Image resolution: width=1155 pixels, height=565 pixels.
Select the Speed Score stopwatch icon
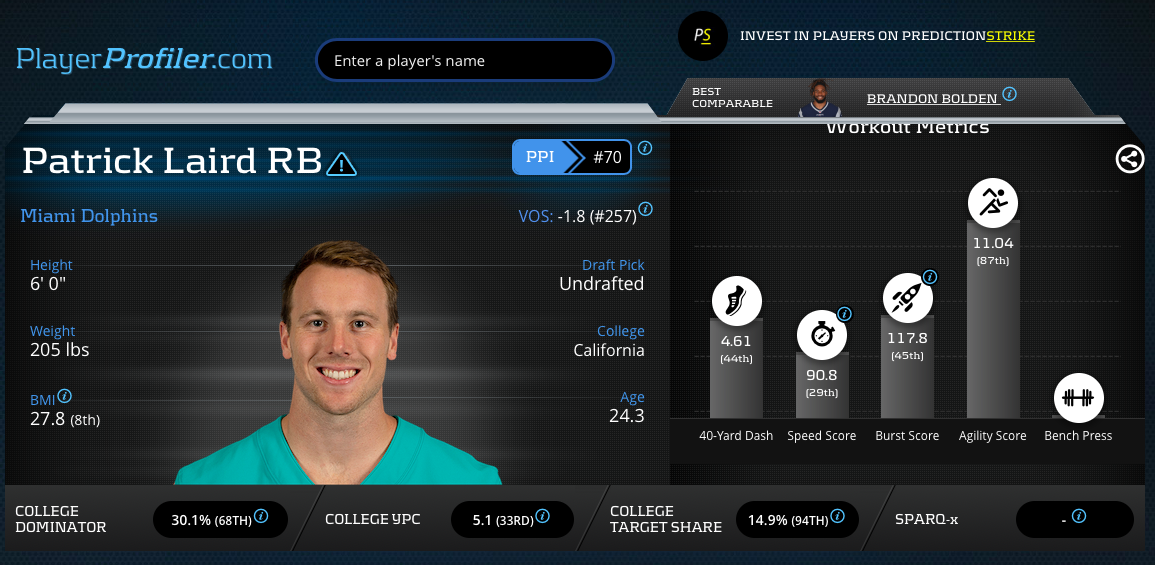point(822,335)
